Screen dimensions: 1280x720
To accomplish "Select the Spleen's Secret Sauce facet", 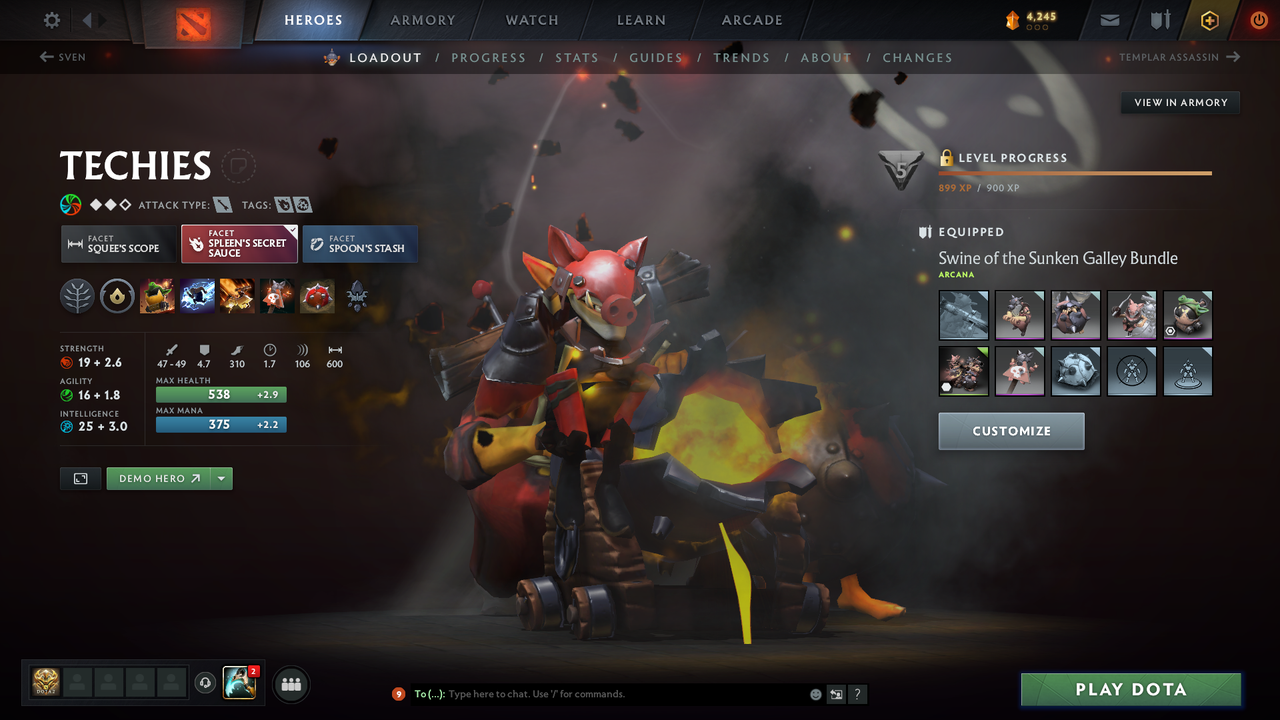I will point(239,243).
